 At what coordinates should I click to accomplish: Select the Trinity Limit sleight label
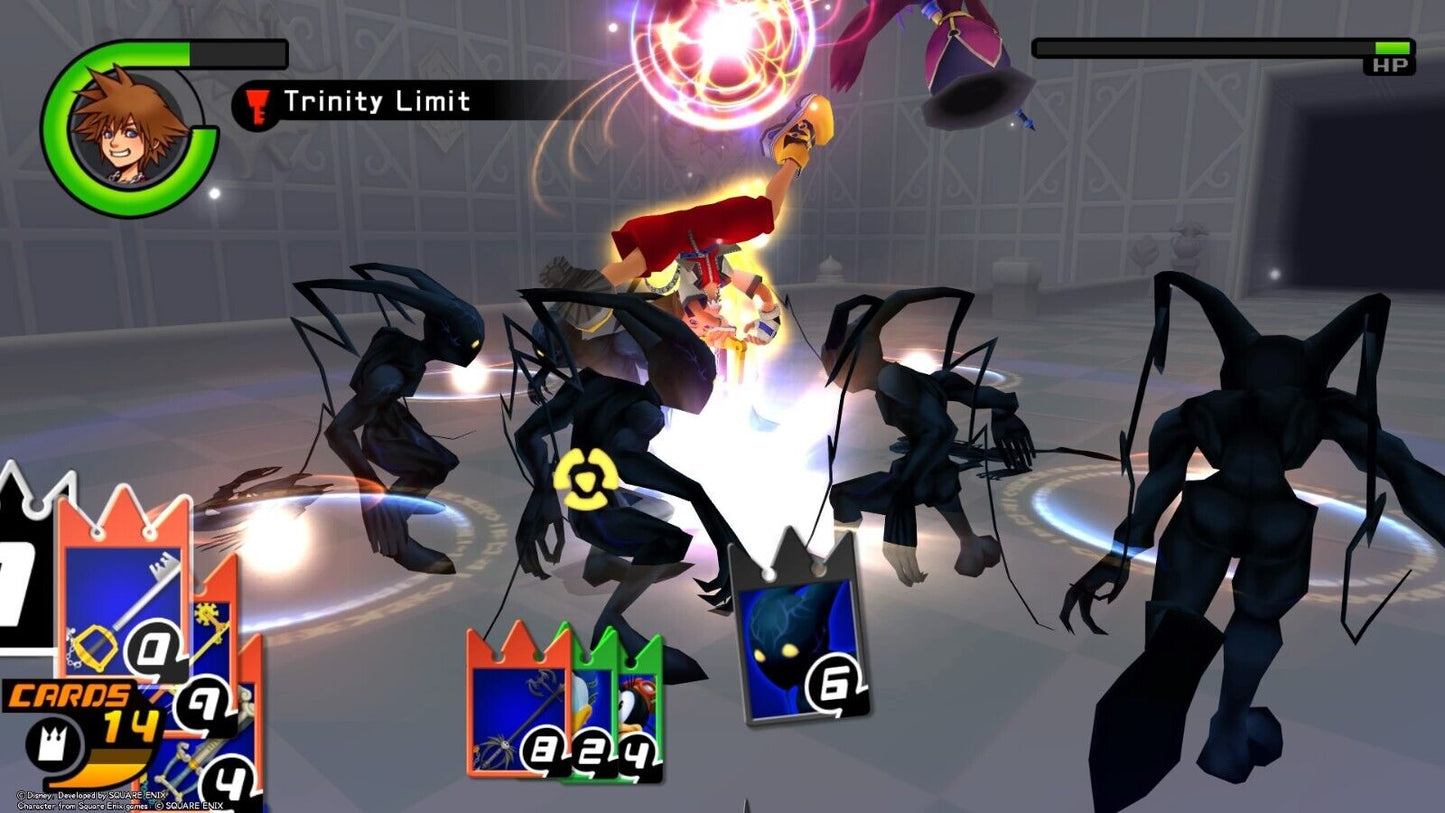376,102
